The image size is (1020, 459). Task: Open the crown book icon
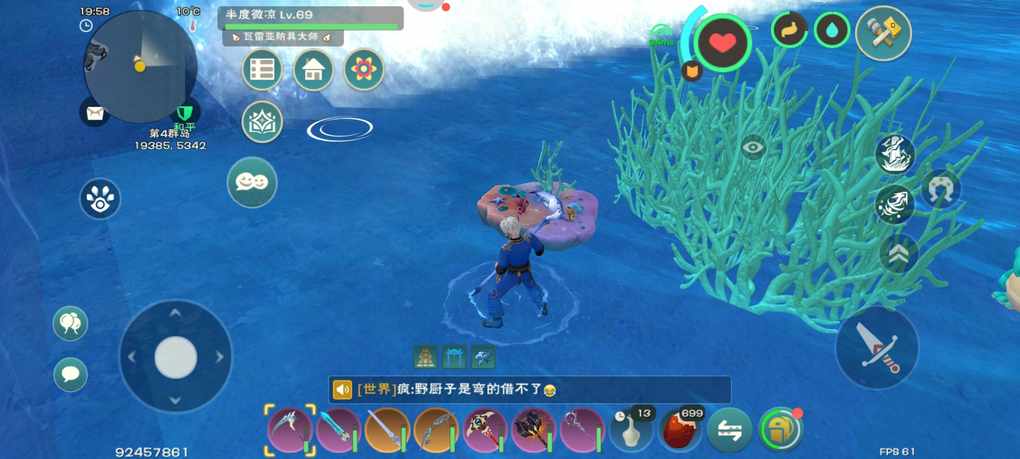tap(262, 122)
